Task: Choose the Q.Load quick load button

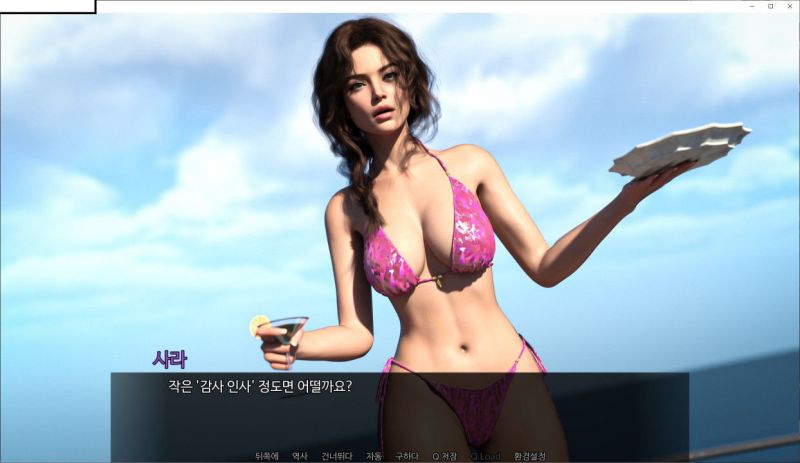Action: coord(485,456)
